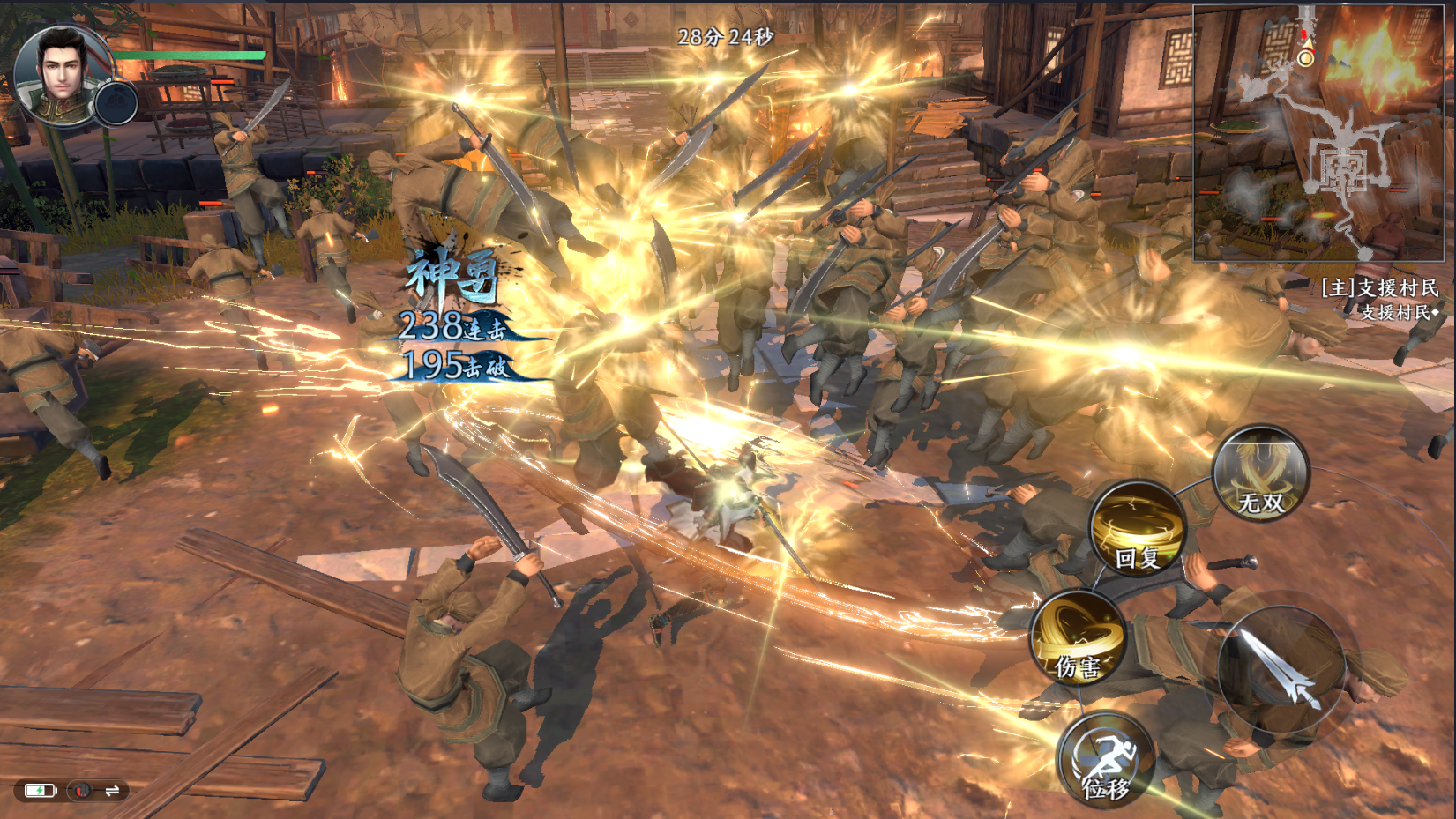Trigger the 伤害 damage skill
1456x819 pixels.
coord(1077,638)
